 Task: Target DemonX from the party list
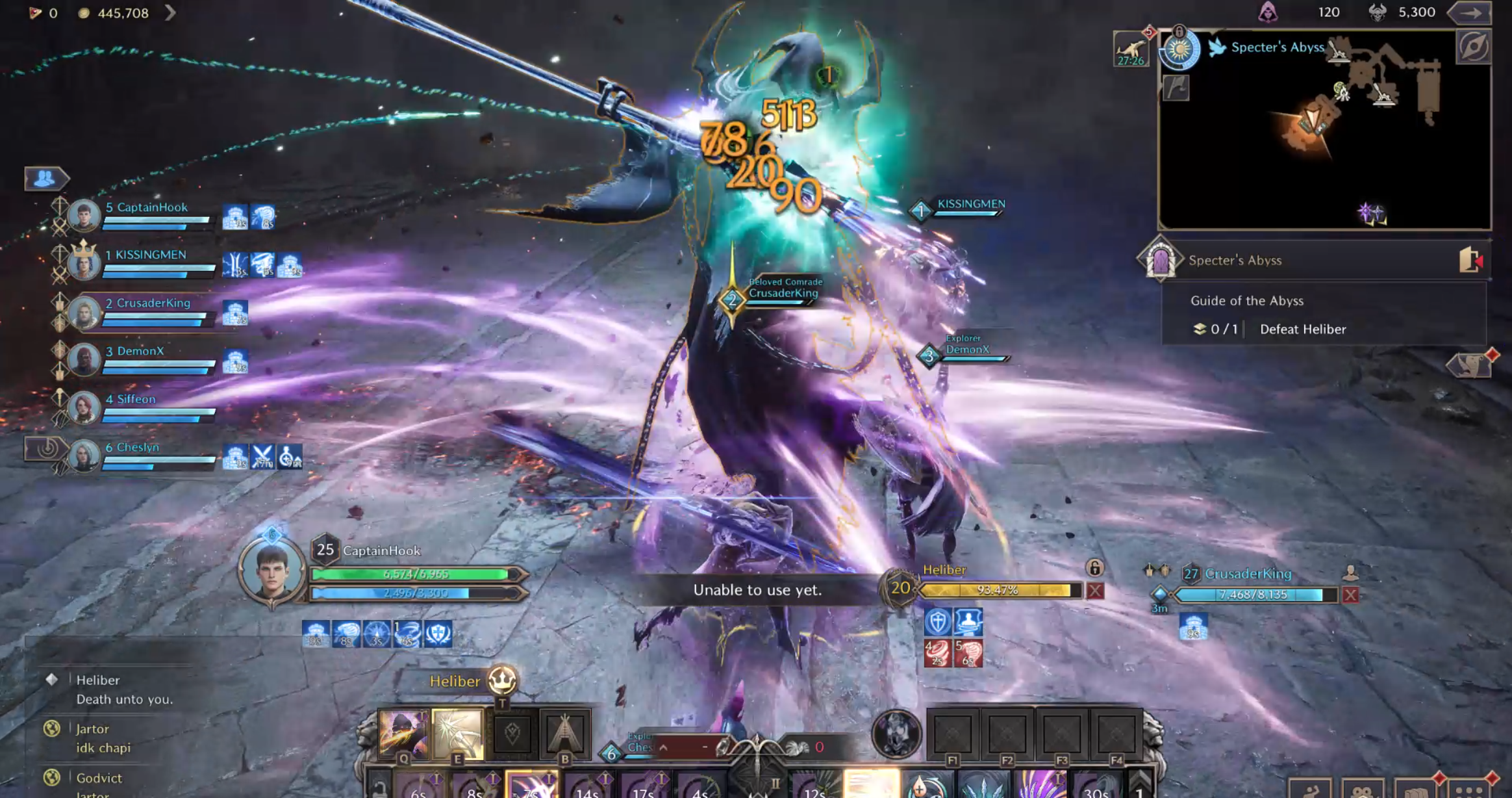[x=140, y=352]
